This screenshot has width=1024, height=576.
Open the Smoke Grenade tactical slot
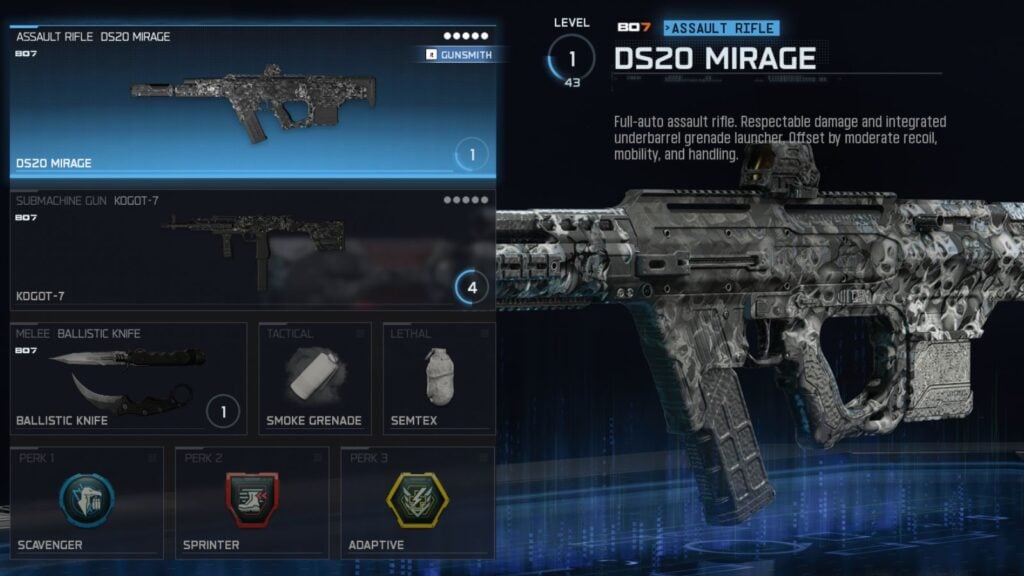(x=314, y=378)
